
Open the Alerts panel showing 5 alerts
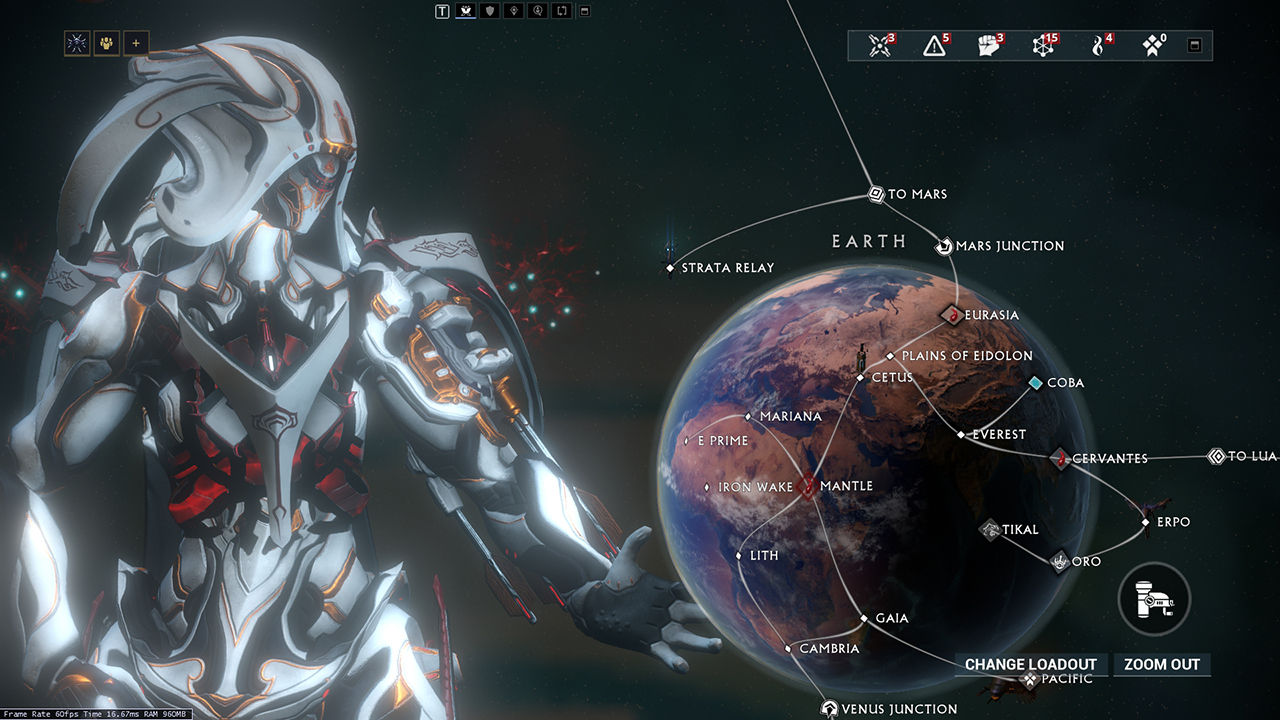click(x=935, y=45)
